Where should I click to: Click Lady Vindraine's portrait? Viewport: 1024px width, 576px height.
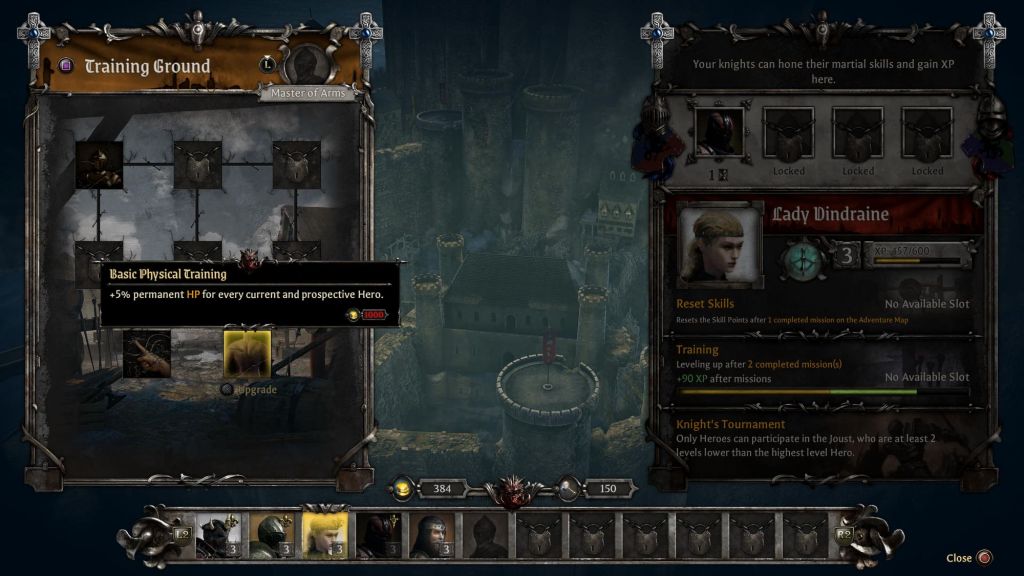pyautogui.click(x=714, y=245)
